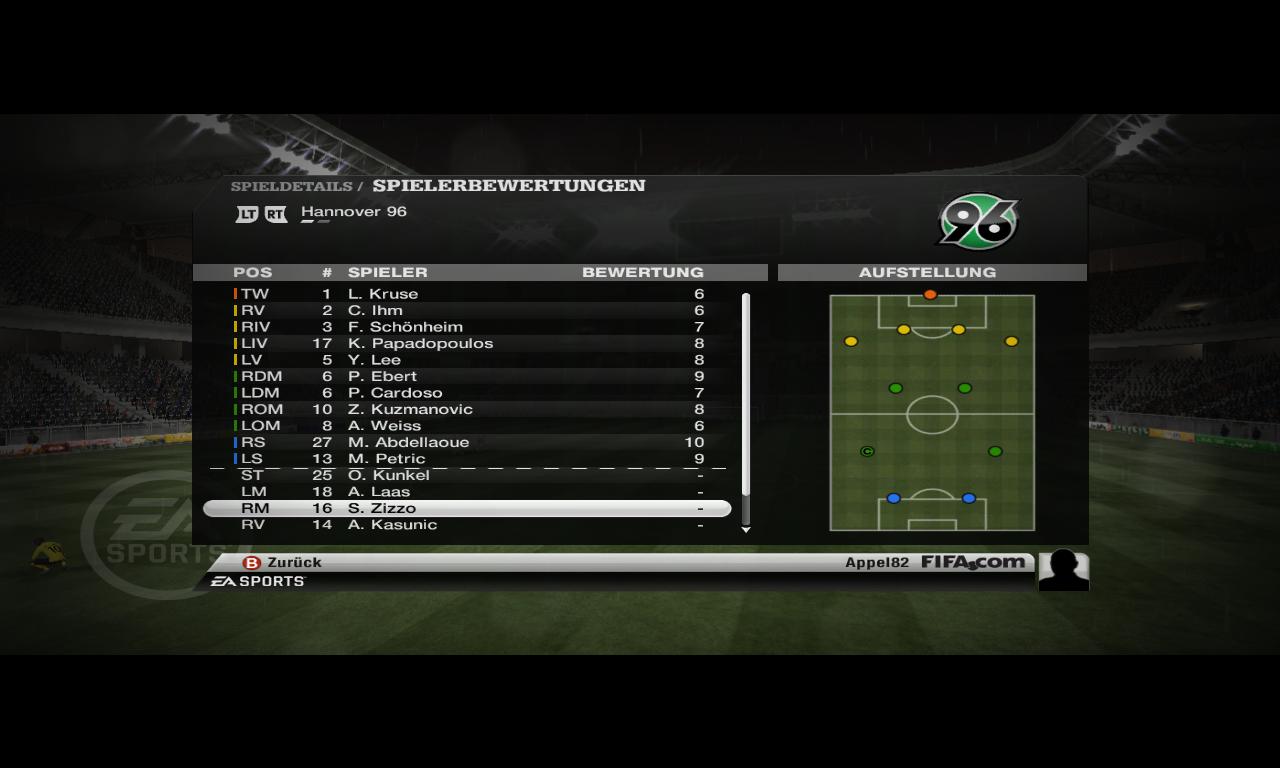Screen dimensions: 1280x768
Task: Select P. Cardoso in the lineup list
Action: 395,393
